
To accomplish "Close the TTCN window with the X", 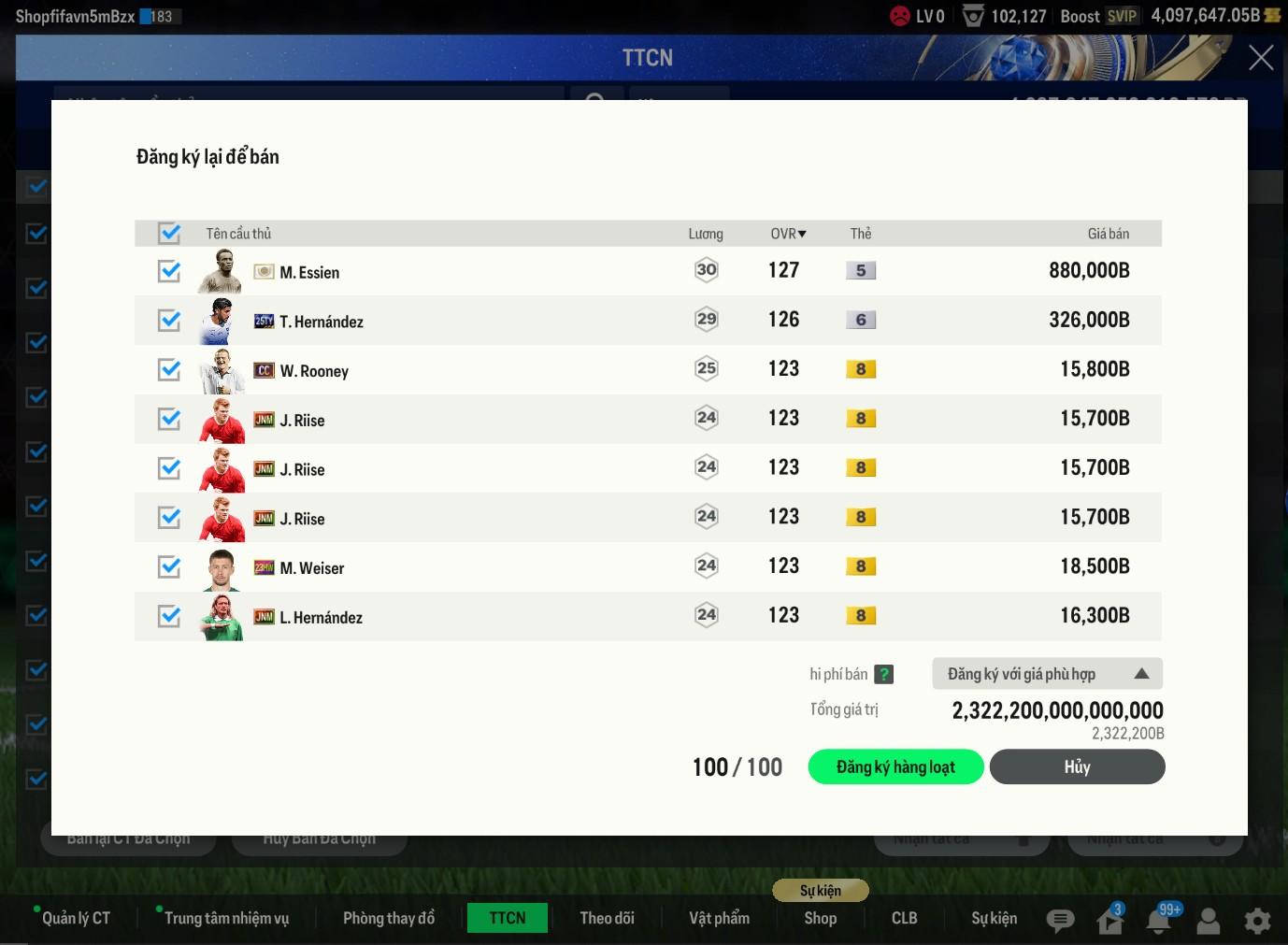I will click(x=1261, y=58).
